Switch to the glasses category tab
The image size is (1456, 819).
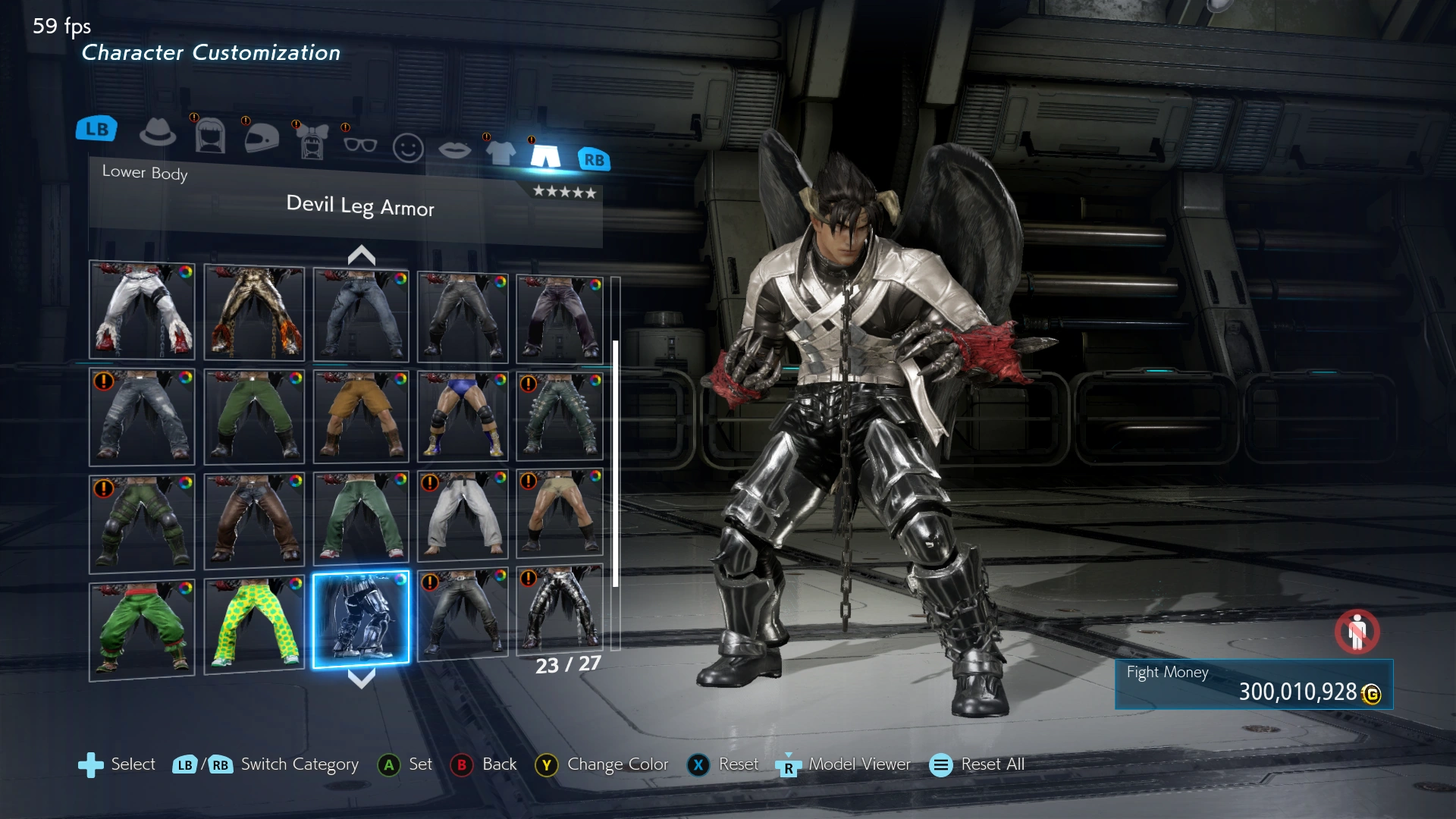click(359, 144)
